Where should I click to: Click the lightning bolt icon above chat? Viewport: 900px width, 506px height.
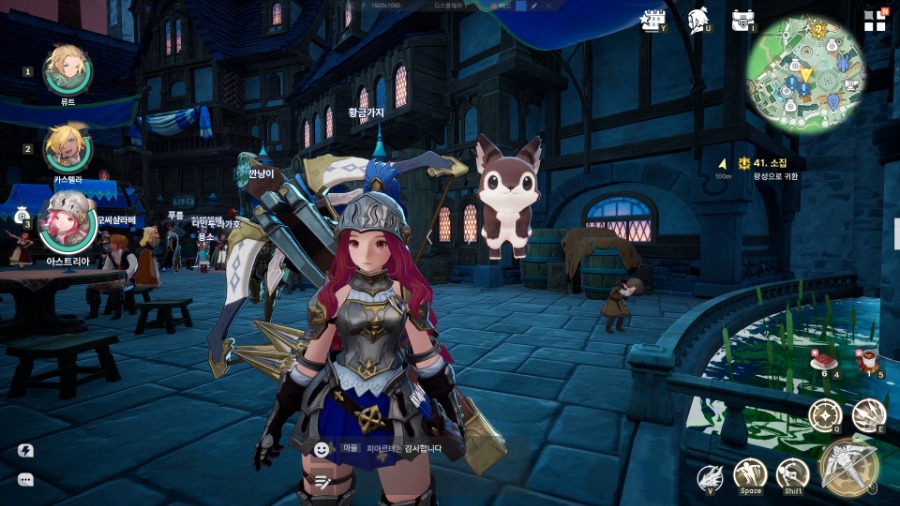pyautogui.click(x=26, y=450)
